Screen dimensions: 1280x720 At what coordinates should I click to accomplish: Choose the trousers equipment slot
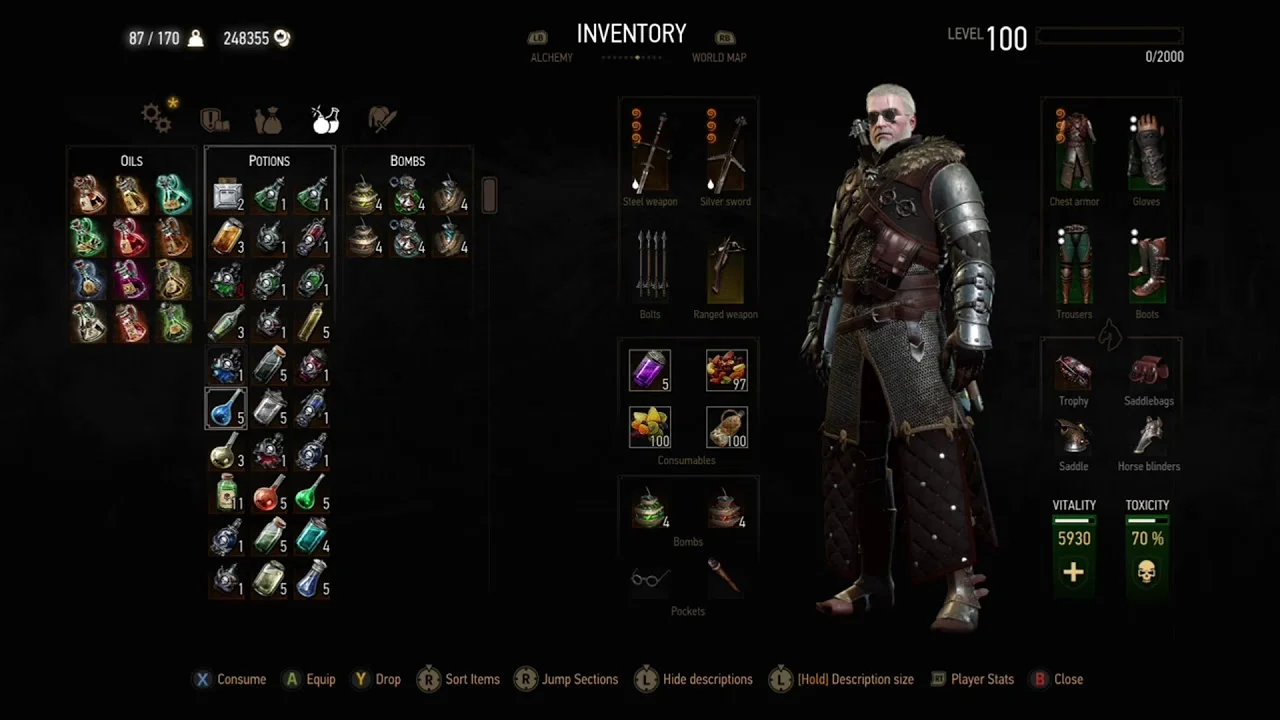1074,266
